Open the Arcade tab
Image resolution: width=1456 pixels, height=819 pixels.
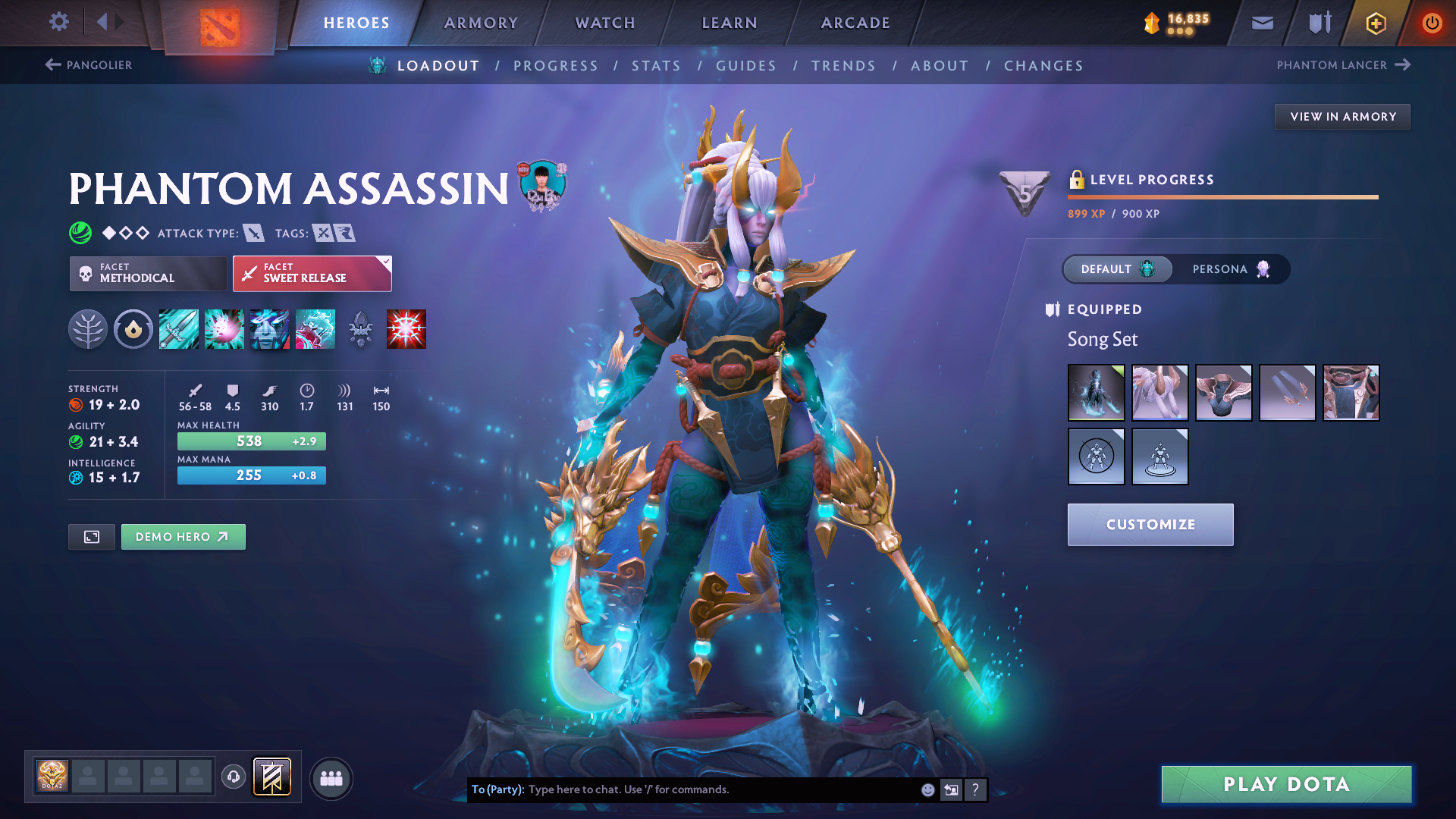[855, 23]
